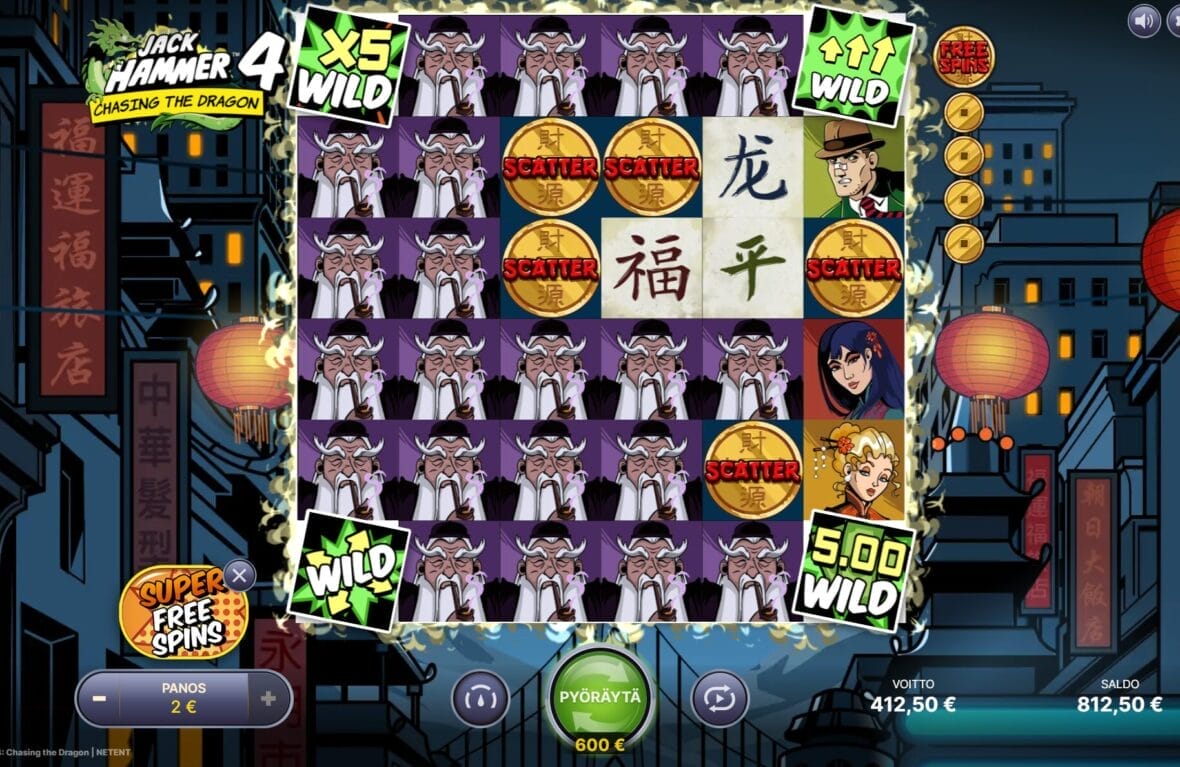
Task: Toggle the autoplay circular arrows button
Action: (720, 697)
